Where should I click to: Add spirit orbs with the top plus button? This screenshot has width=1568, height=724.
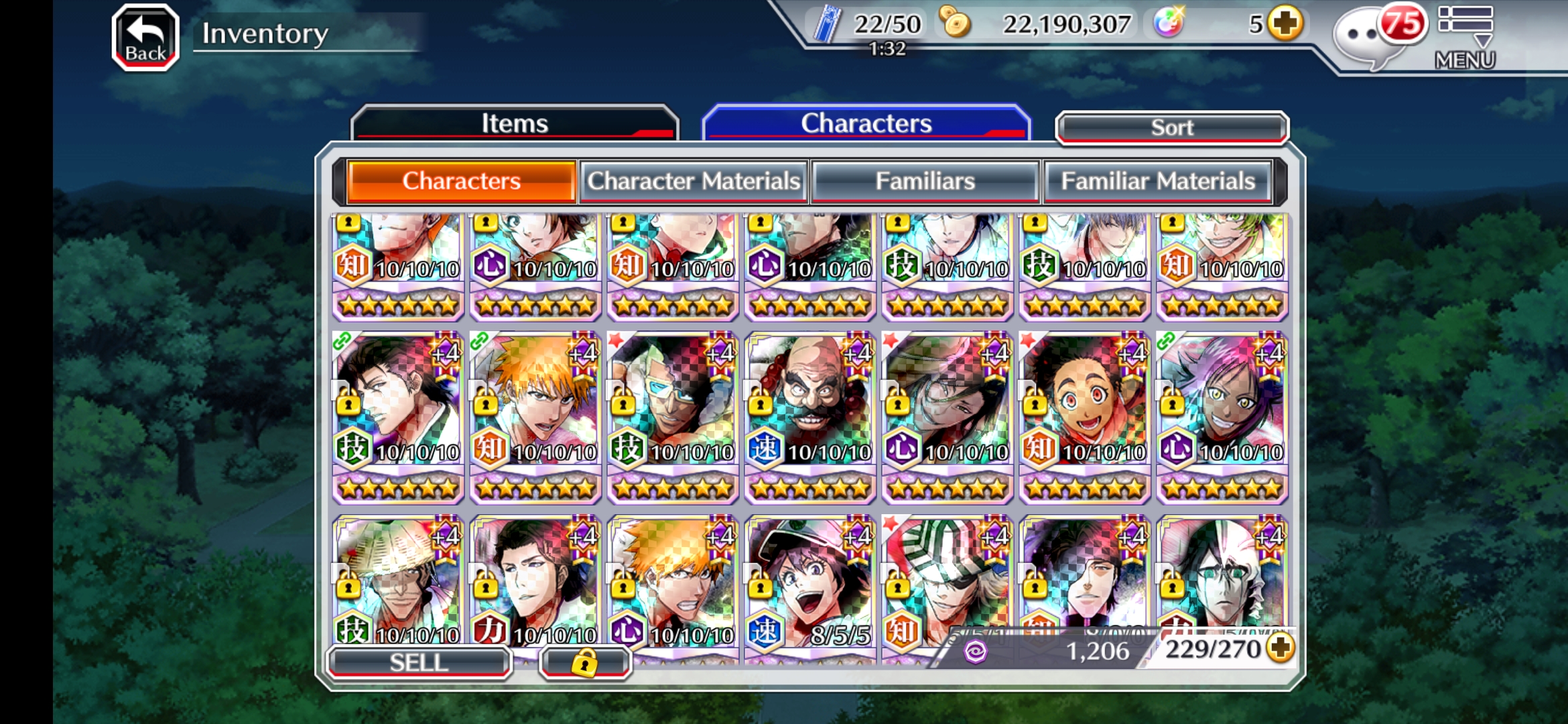(x=1286, y=24)
